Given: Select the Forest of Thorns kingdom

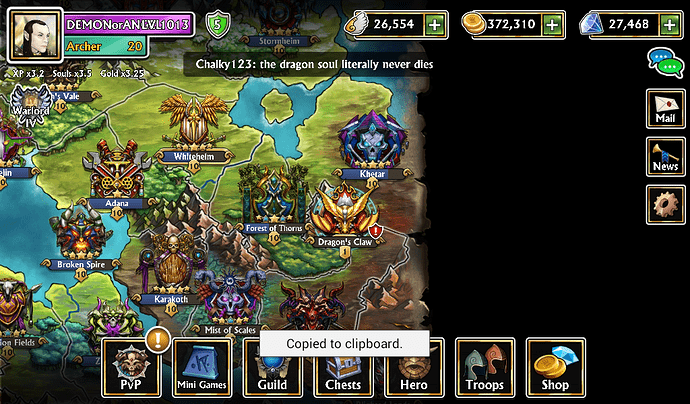Looking at the screenshot, I should point(274,200).
